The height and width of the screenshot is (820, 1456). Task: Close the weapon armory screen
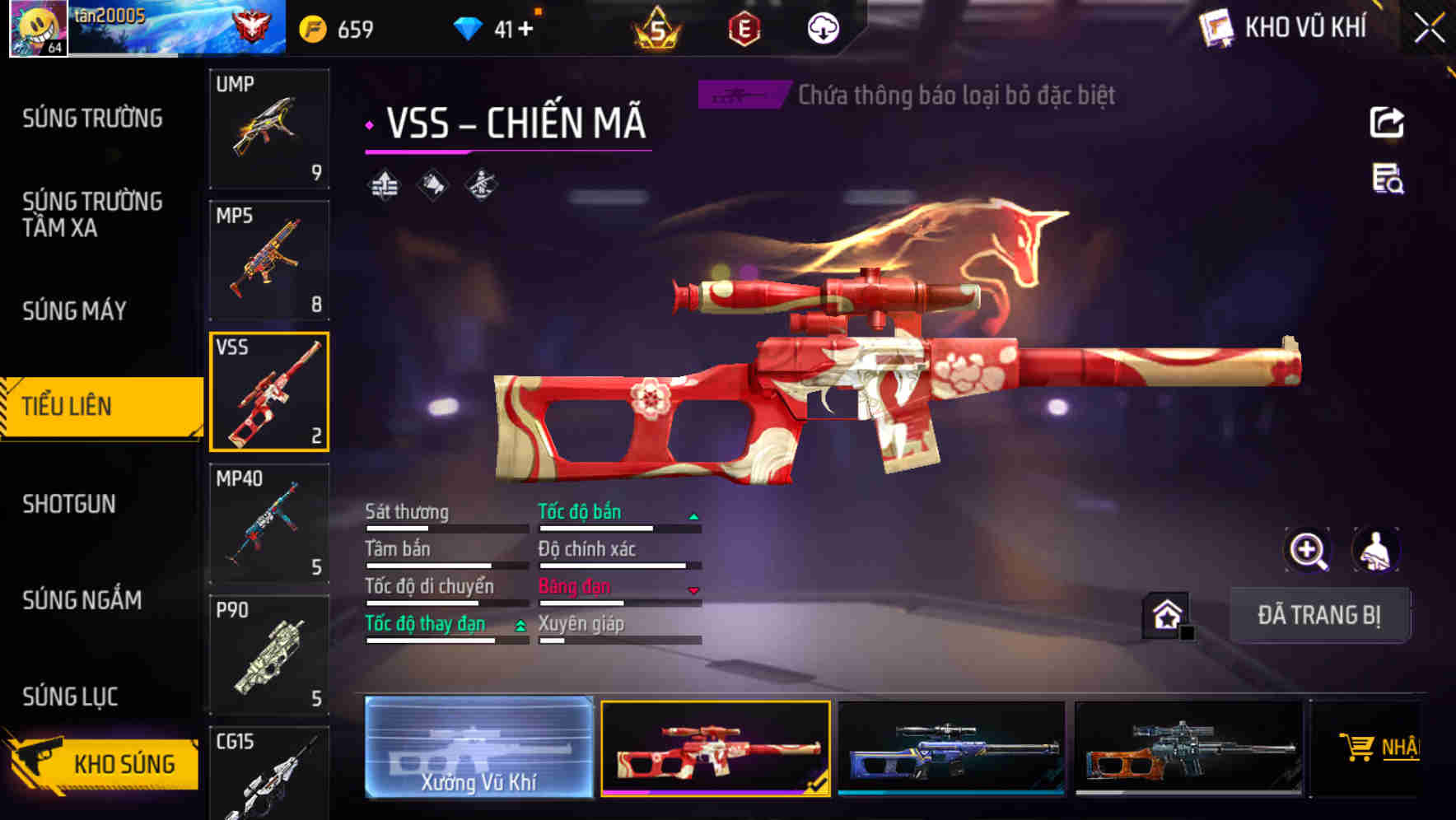pyautogui.click(x=1430, y=29)
